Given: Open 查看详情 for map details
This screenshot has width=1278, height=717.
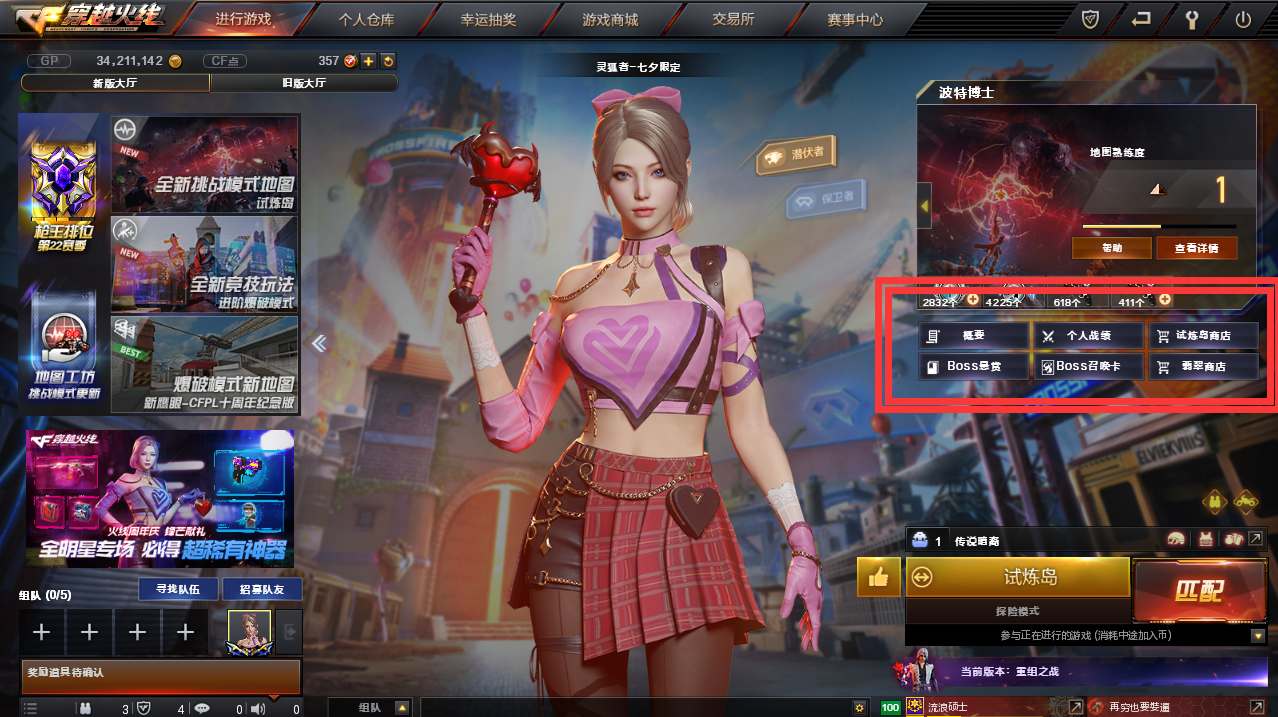Looking at the screenshot, I should tap(1196, 247).
